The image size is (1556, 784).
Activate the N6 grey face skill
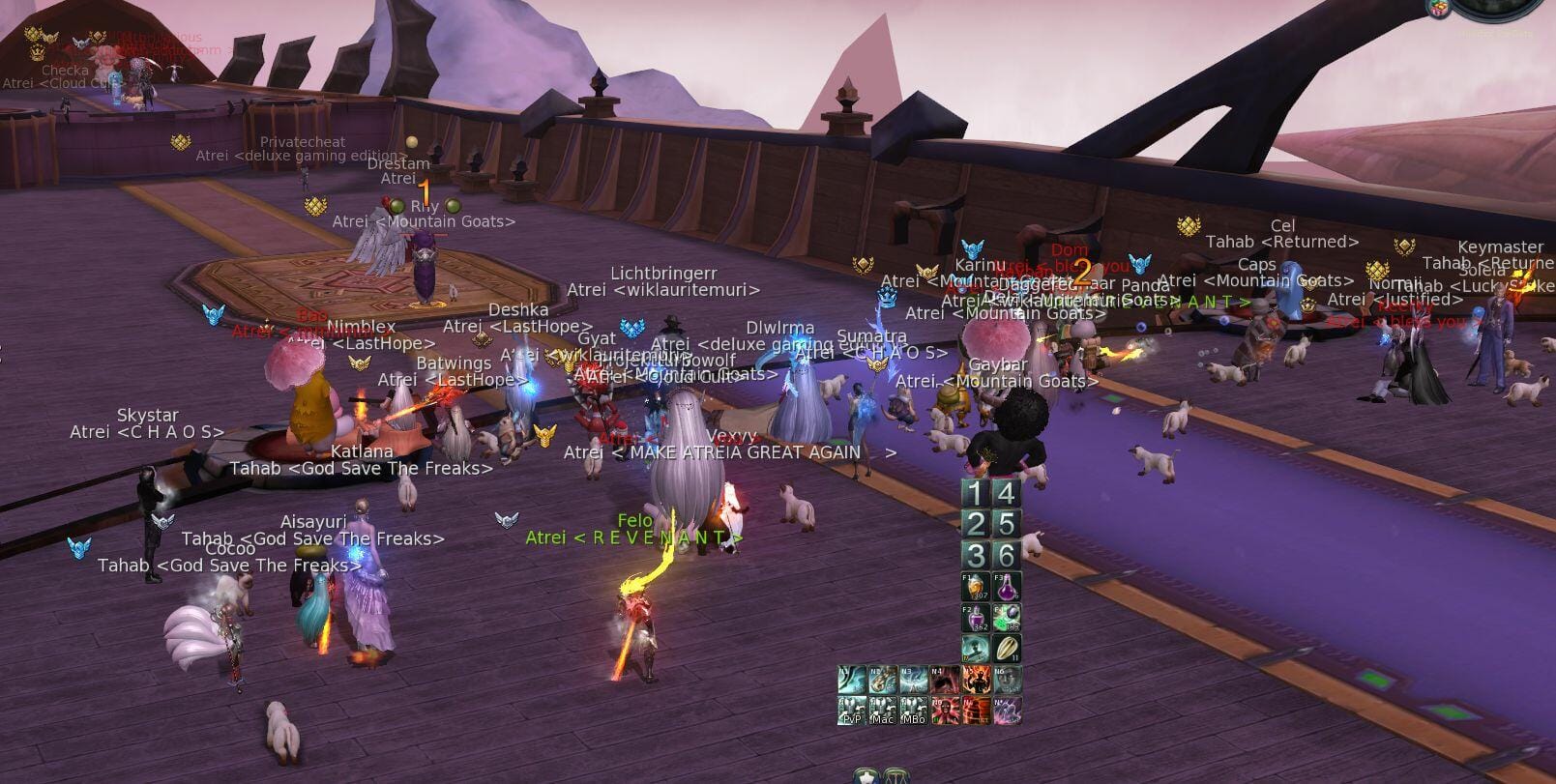click(x=1007, y=680)
